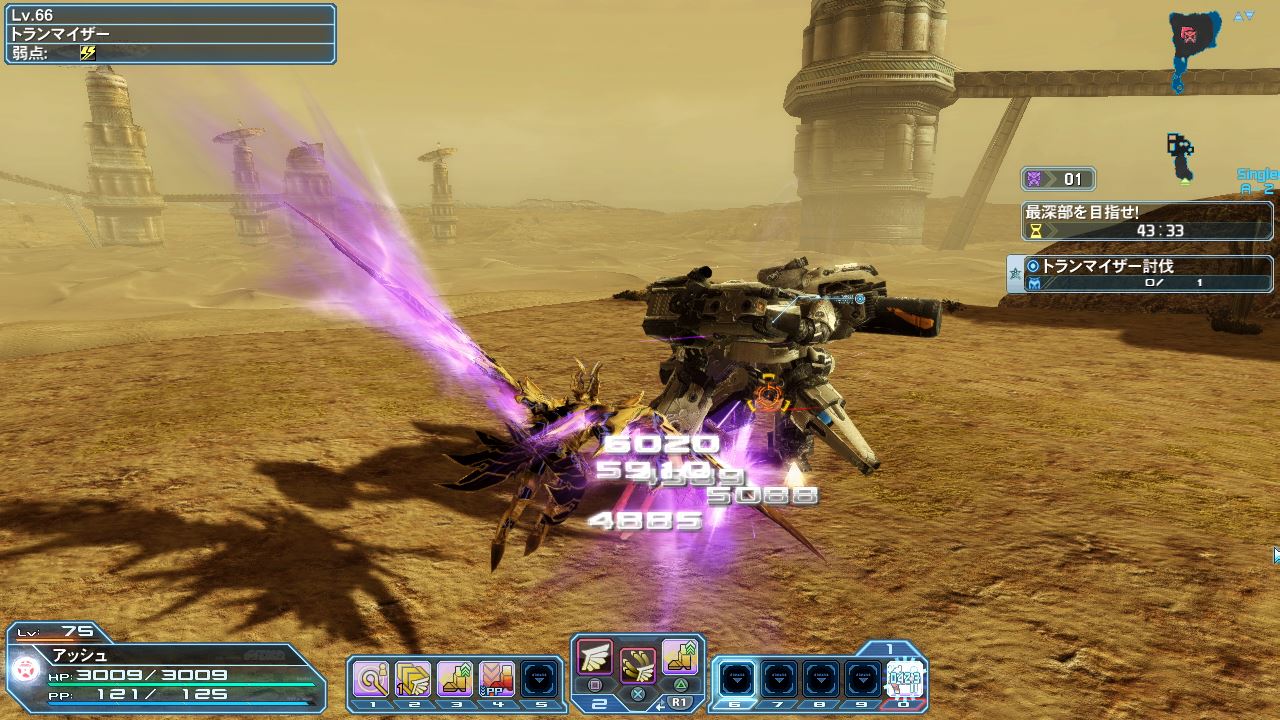The image size is (1280, 720).
Task: Activate the boot skill in weapon palette
Action: pyautogui.click(x=680, y=657)
